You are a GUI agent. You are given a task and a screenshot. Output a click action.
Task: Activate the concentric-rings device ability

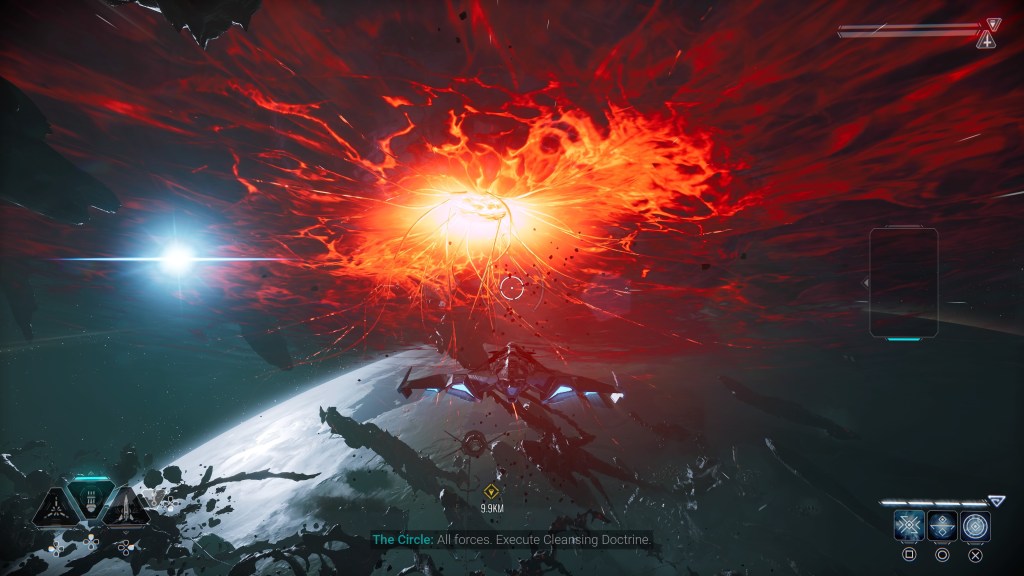click(975, 526)
